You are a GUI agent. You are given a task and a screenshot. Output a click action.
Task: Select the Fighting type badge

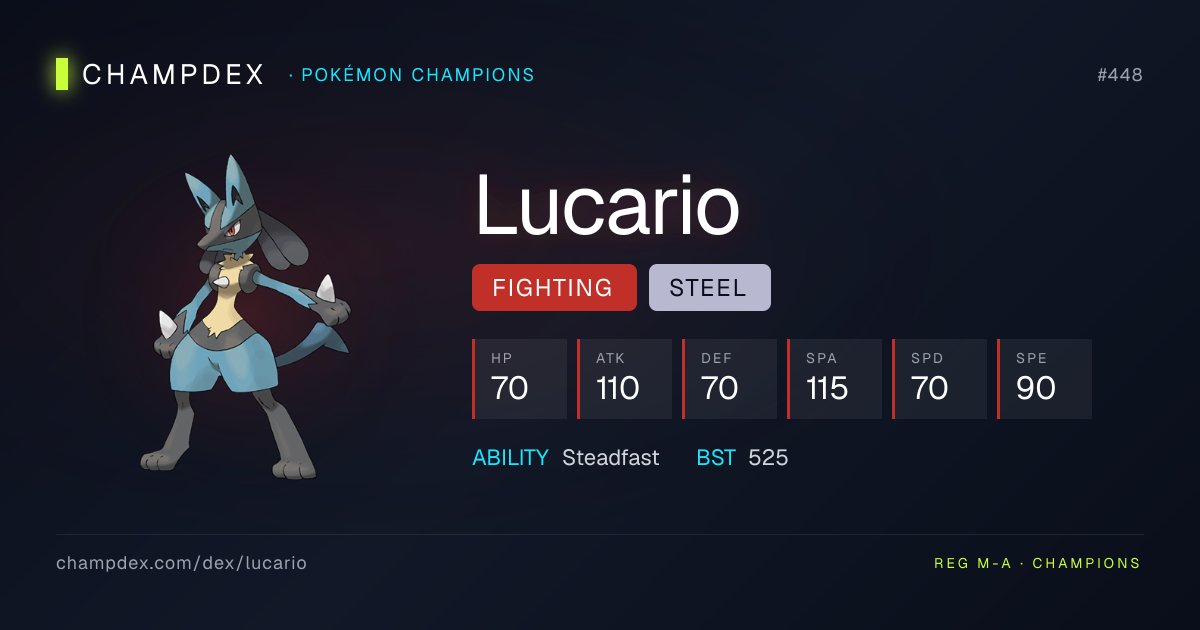[x=553, y=288]
